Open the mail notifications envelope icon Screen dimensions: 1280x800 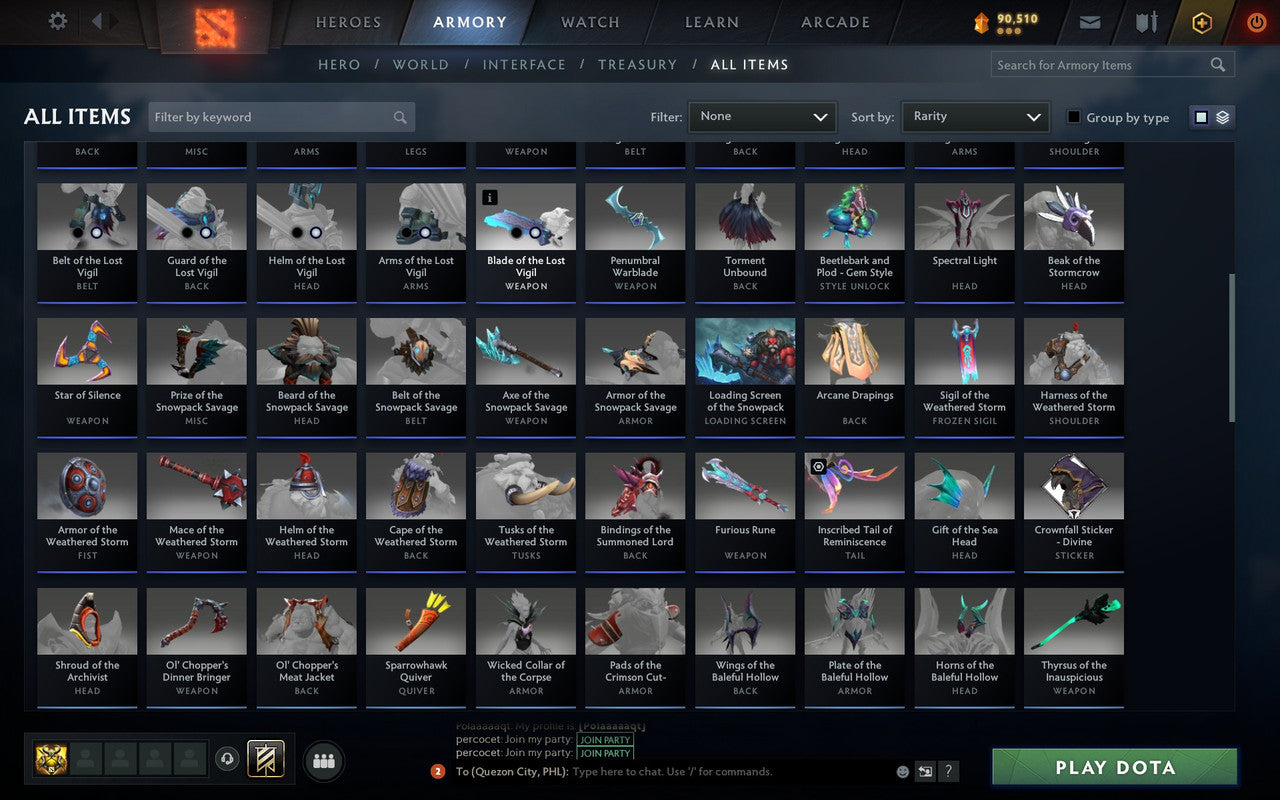[1089, 21]
